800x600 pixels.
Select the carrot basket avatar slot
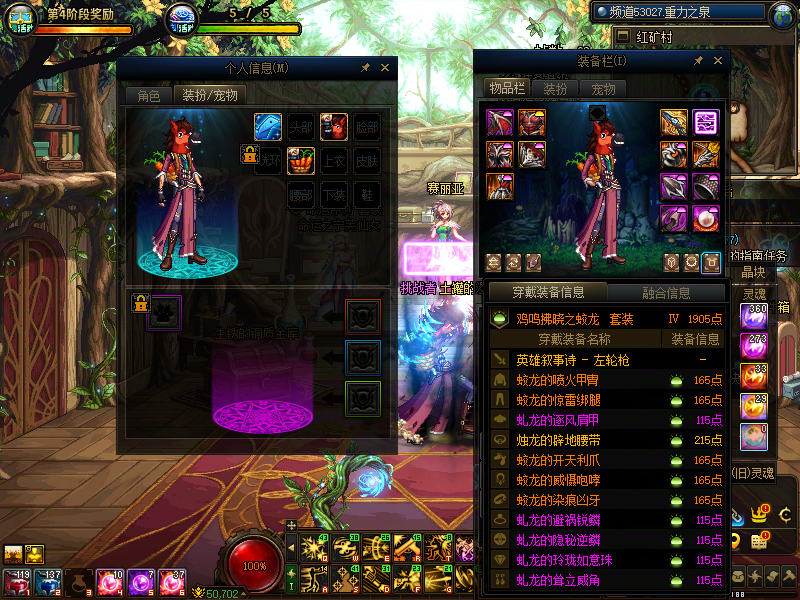[x=301, y=160]
